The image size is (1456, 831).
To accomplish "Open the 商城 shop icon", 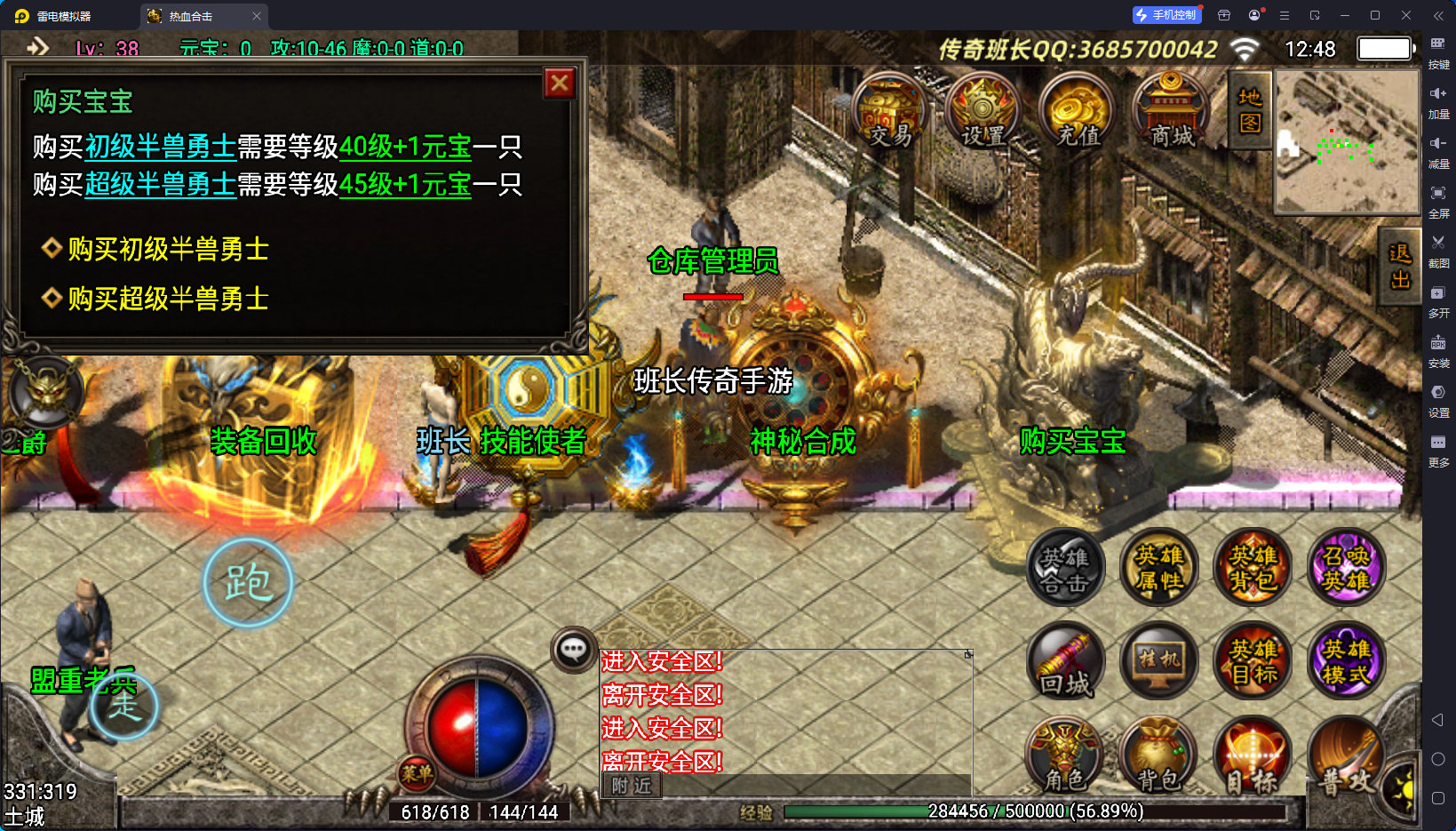I will point(1172,111).
